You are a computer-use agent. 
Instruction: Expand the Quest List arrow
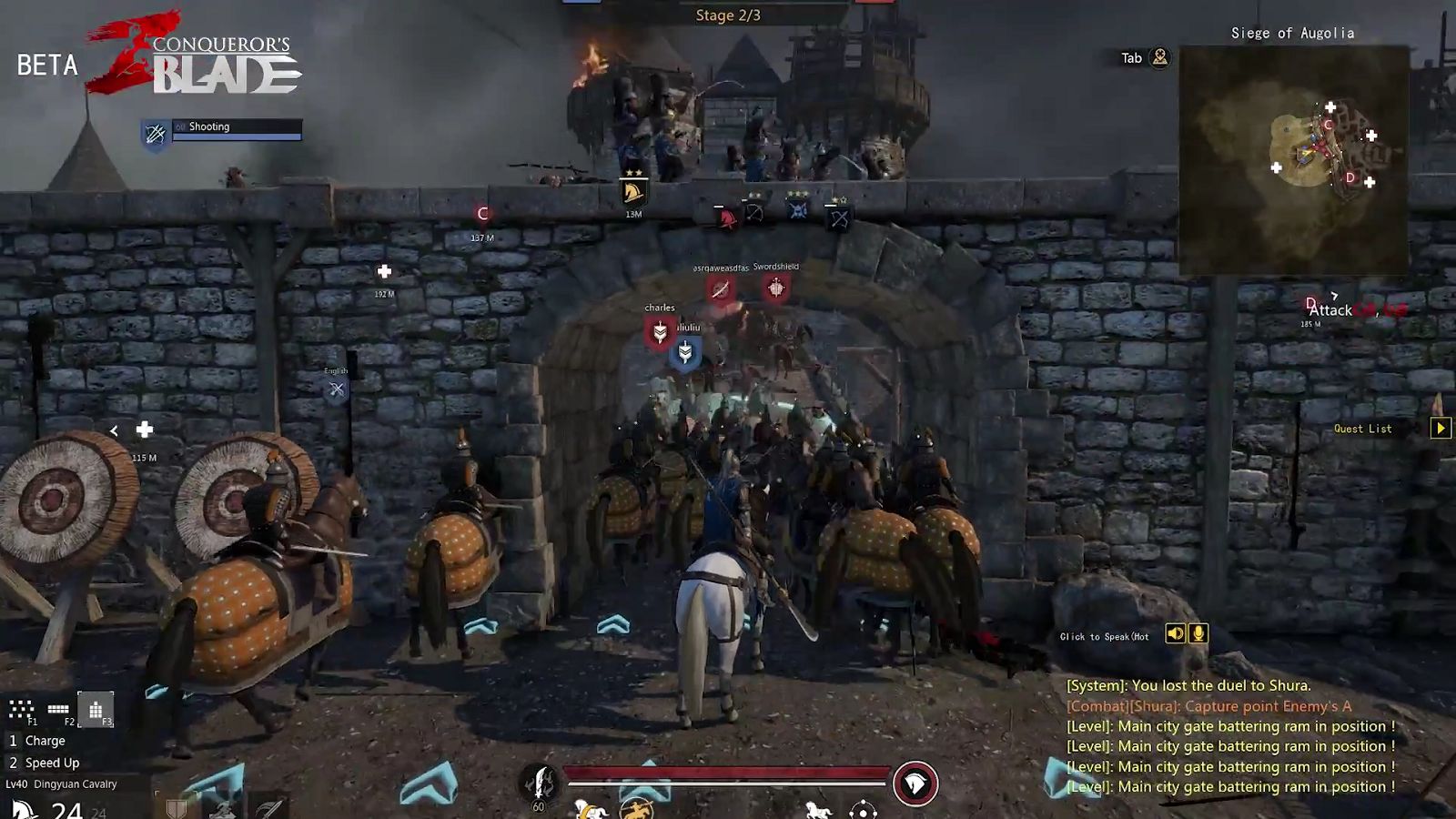pyautogui.click(x=1440, y=428)
